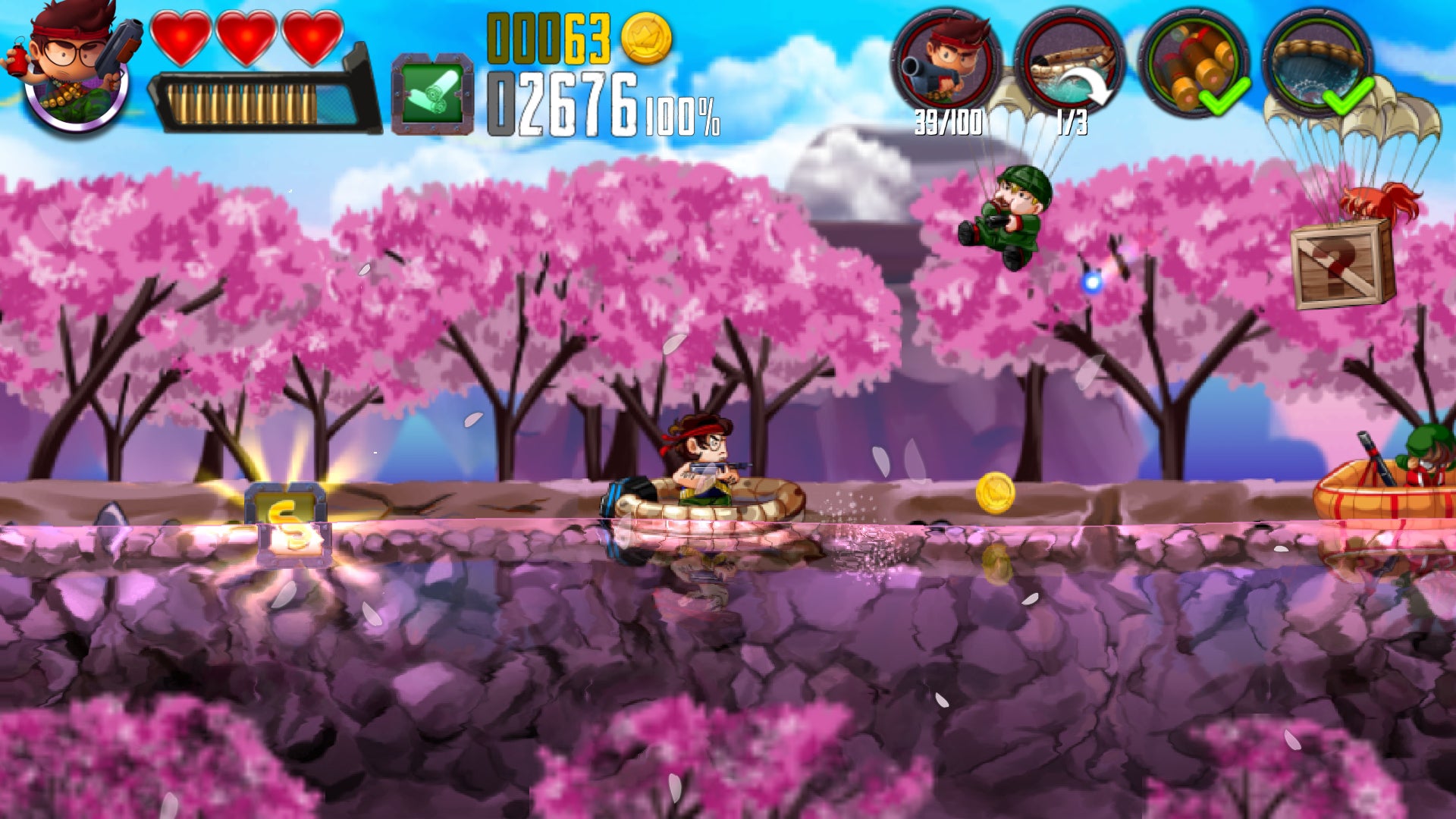
Task: Click the gold crown coin icon
Action: pos(646,38)
